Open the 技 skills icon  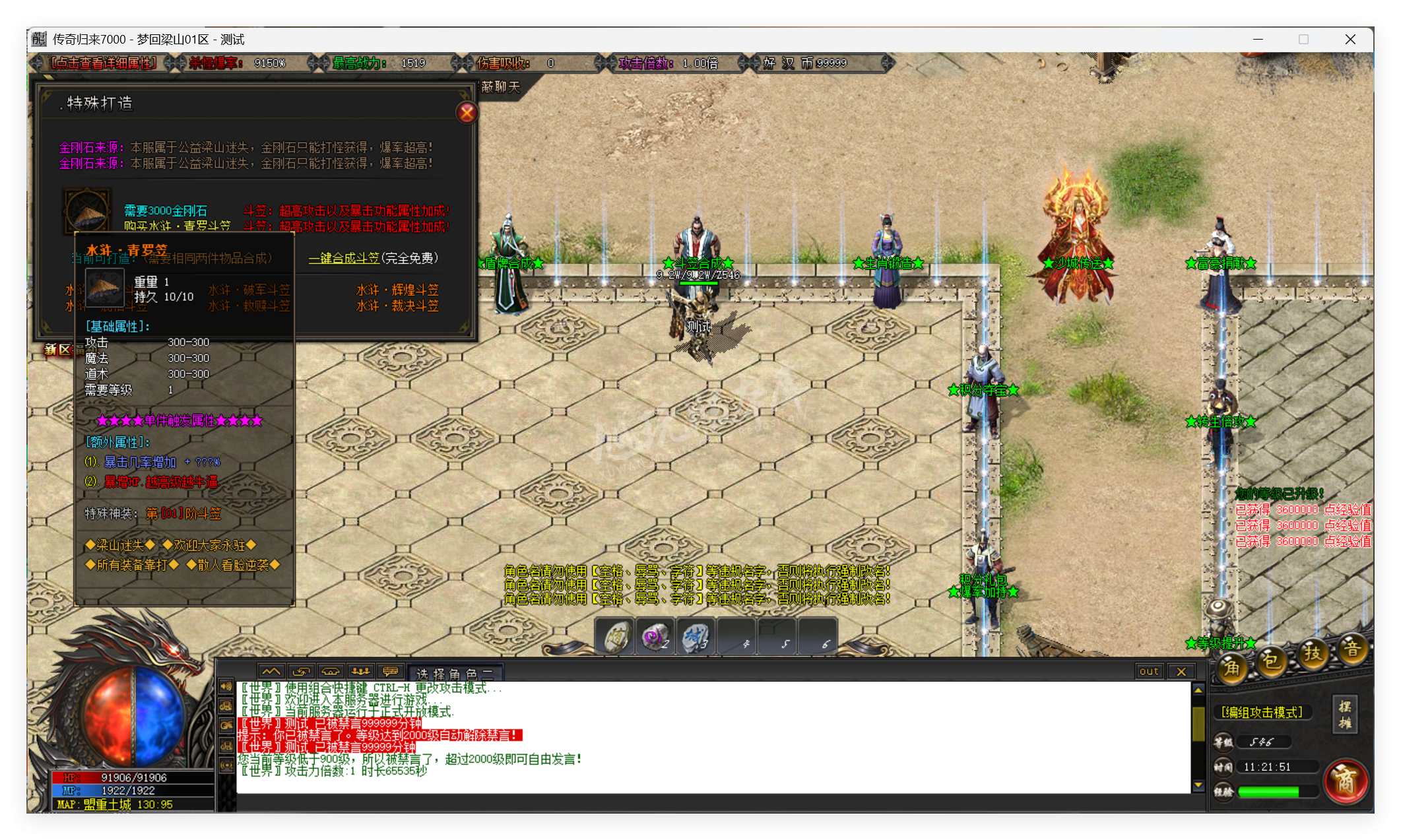(1313, 653)
